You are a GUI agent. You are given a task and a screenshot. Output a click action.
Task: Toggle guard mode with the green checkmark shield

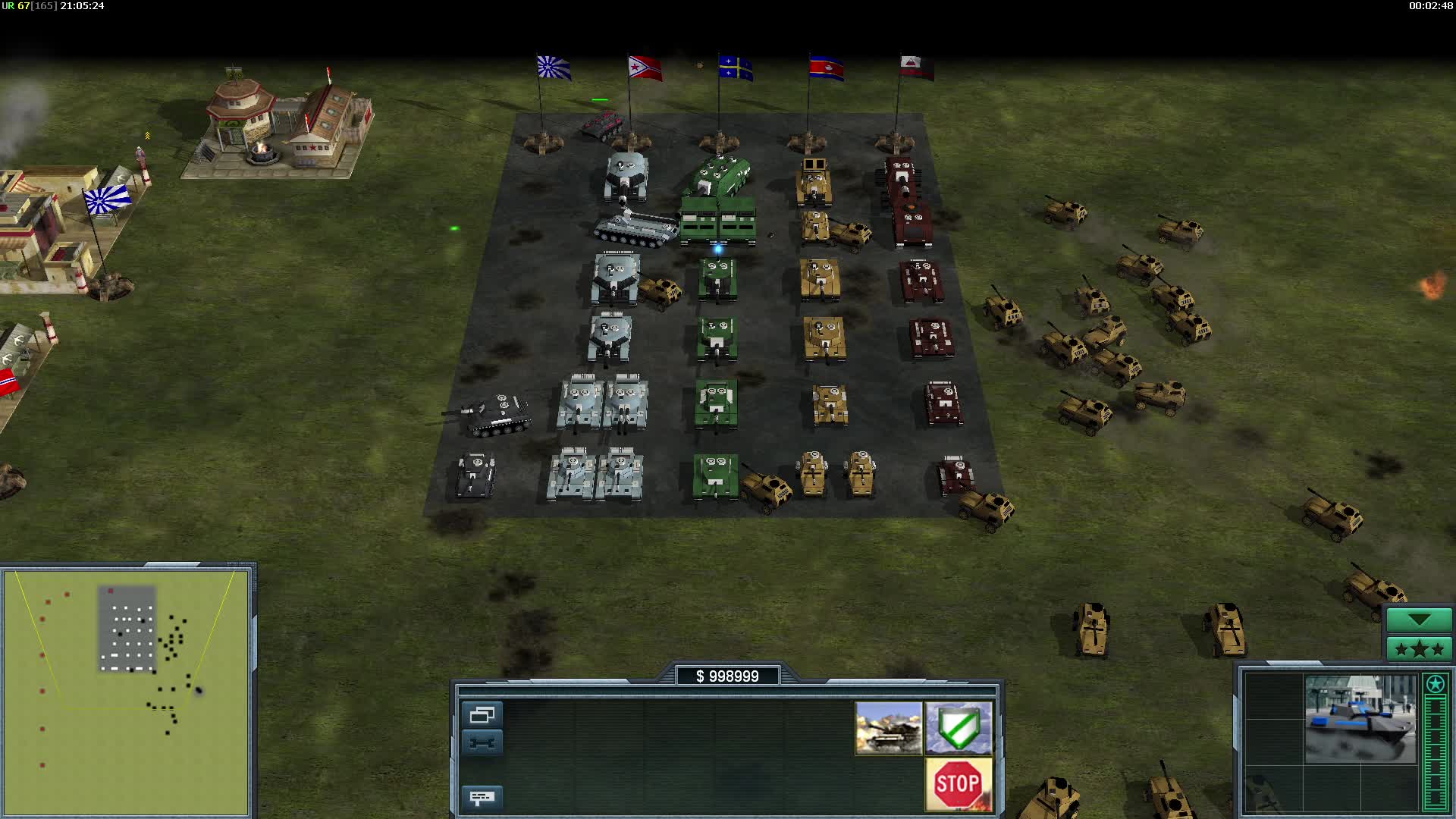(959, 730)
